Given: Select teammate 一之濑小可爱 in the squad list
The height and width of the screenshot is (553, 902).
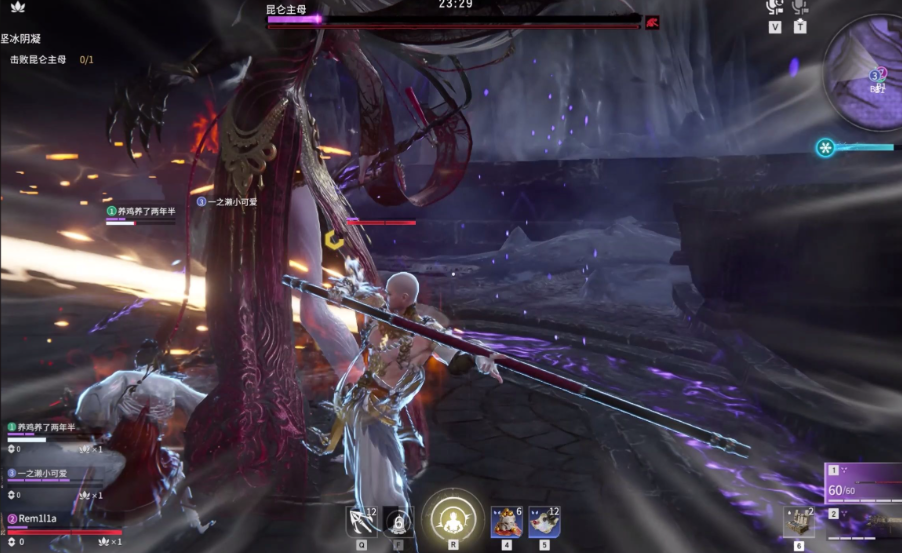Looking at the screenshot, I should pyautogui.click(x=40, y=474).
